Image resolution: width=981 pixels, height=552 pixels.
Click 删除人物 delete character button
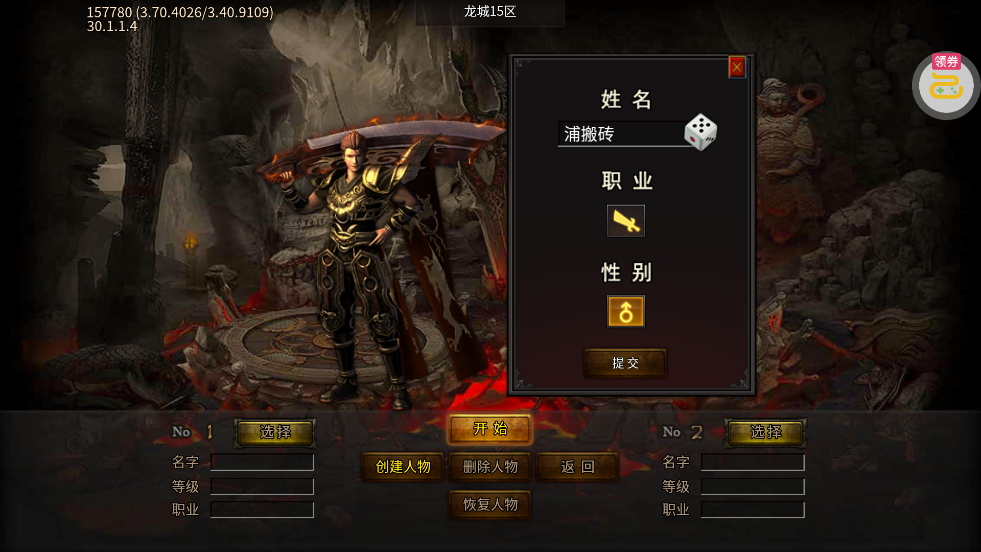(x=490, y=467)
